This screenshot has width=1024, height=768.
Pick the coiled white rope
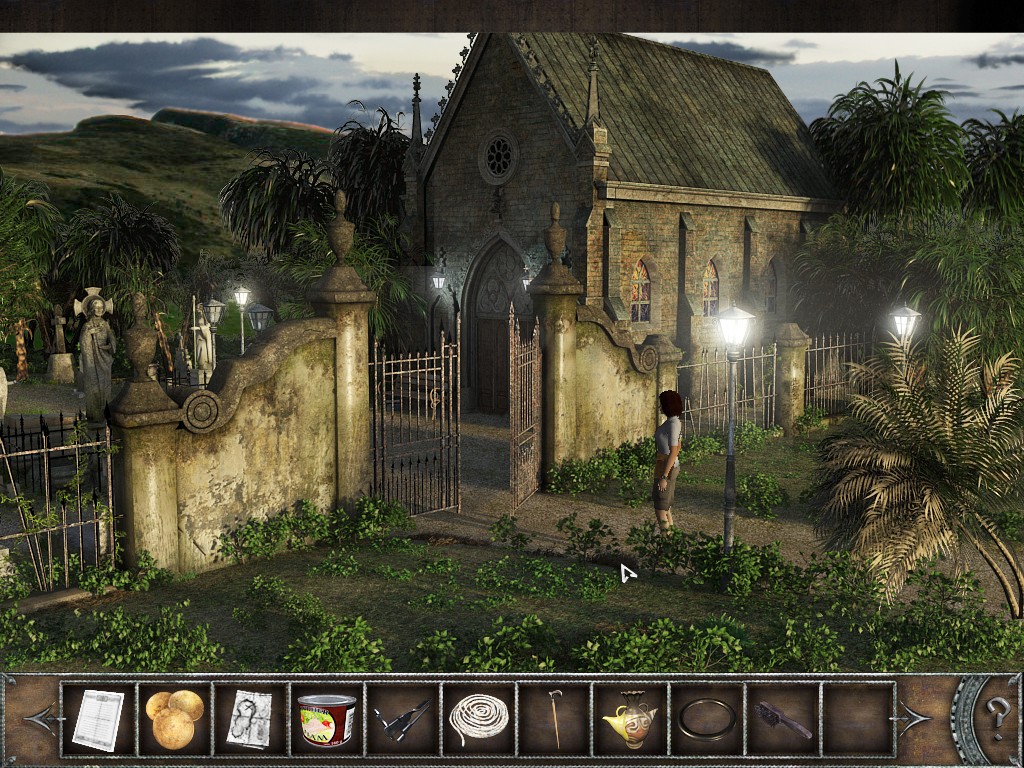(x=478, y=719)
